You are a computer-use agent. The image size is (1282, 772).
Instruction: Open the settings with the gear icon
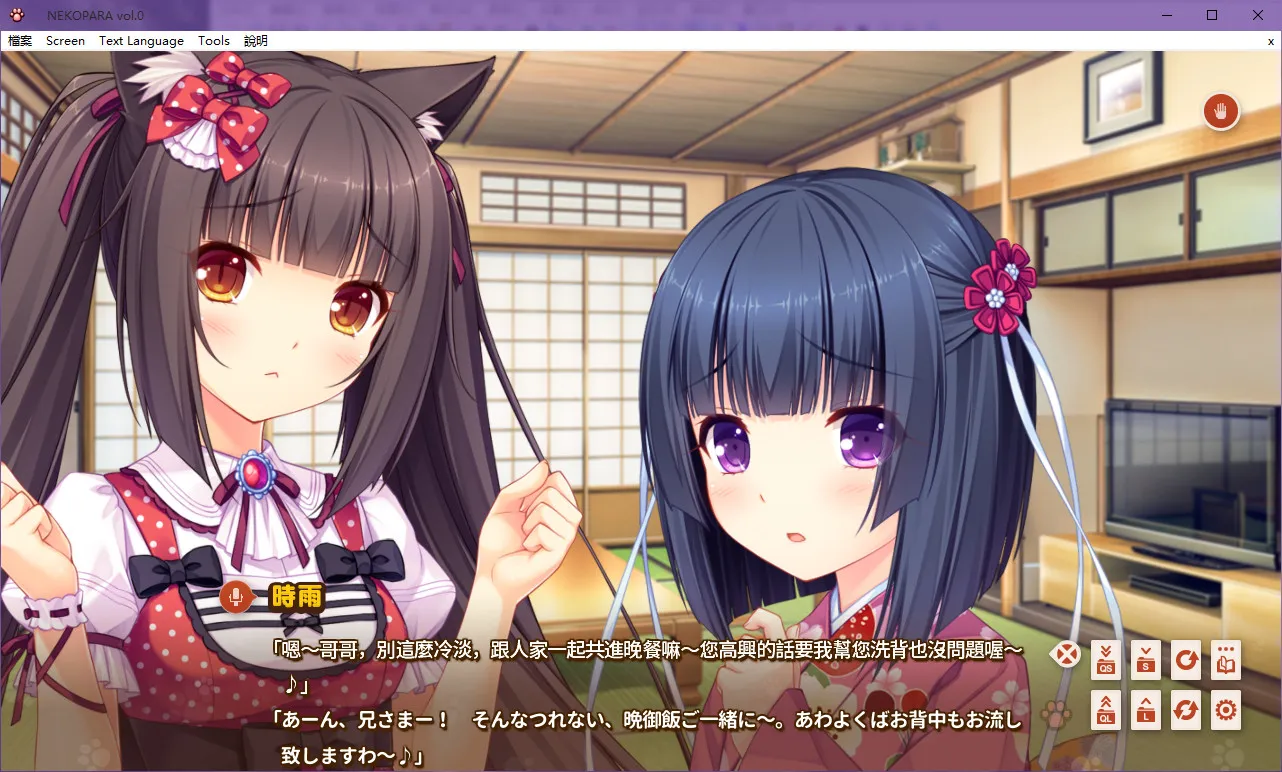1226,710
